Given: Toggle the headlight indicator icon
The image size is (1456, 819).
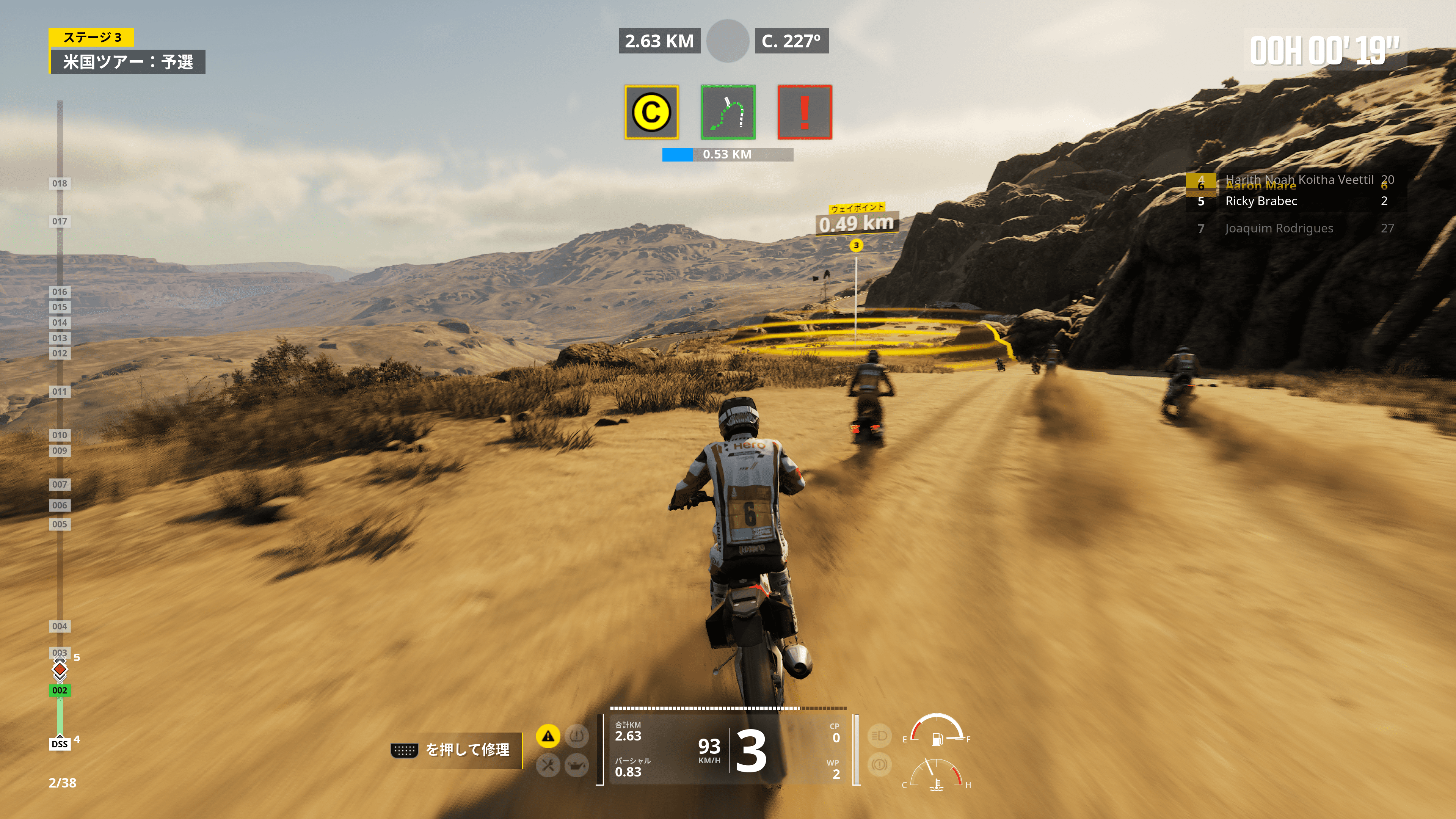Looking at the screenshot, I should coord(879,736).
